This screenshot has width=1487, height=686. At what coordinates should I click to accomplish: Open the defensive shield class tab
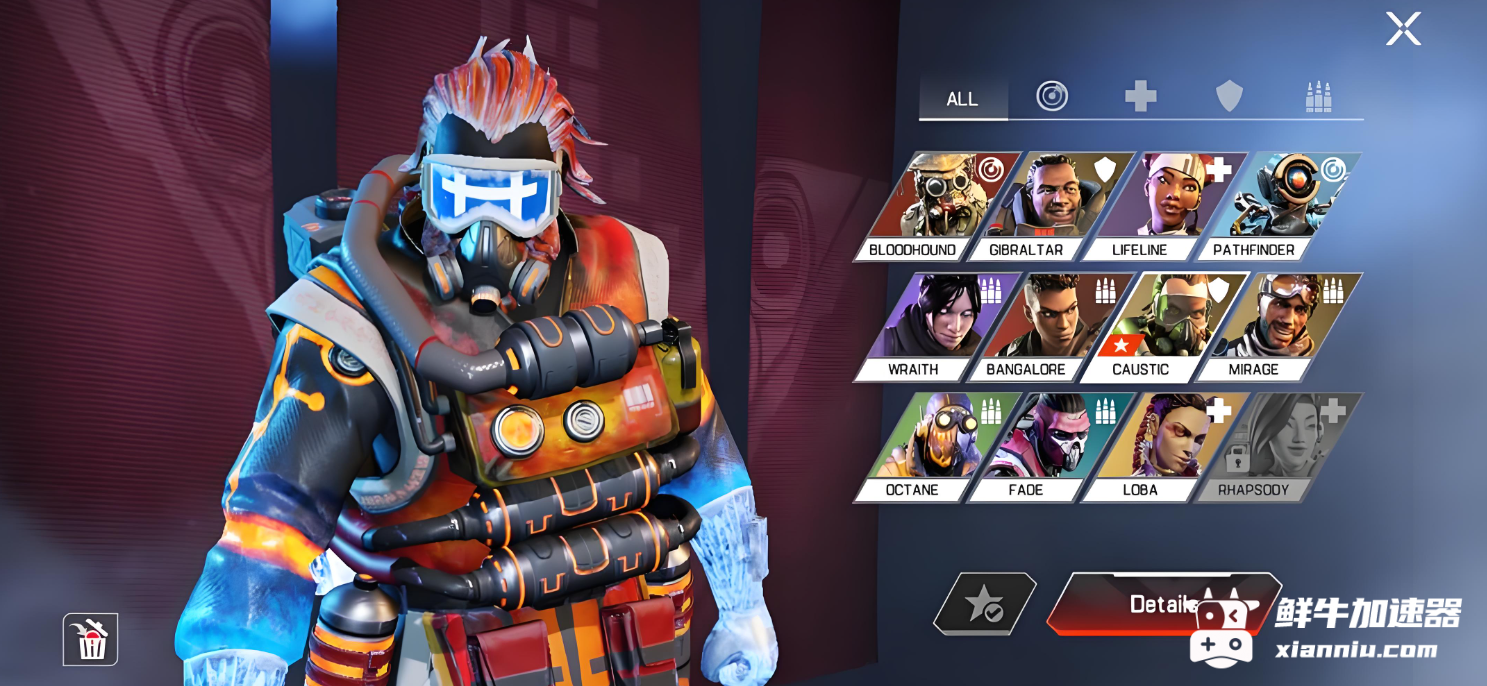[x=1229, y=97]
